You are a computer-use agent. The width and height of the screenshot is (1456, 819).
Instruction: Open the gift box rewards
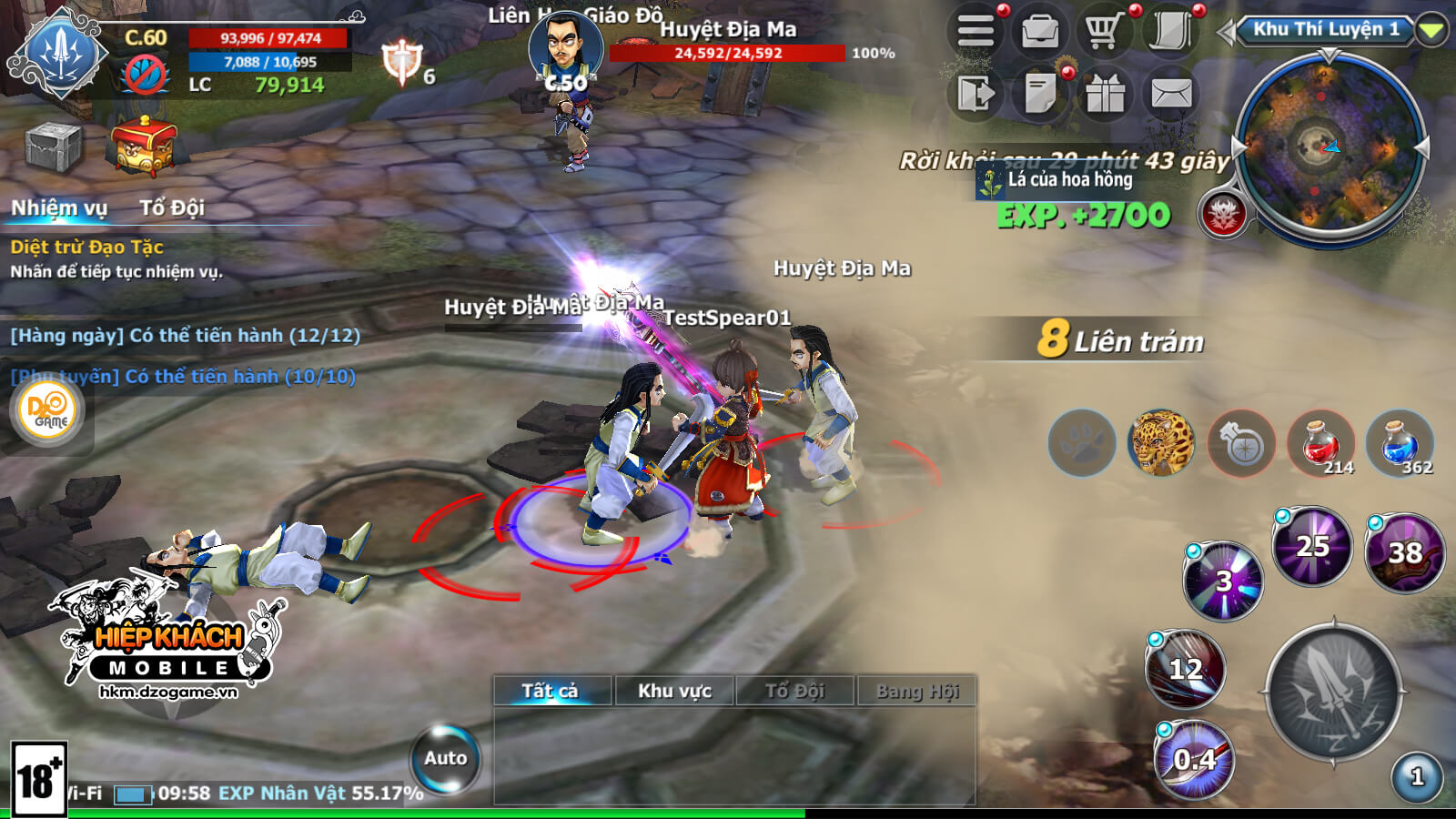point(1105,94)
